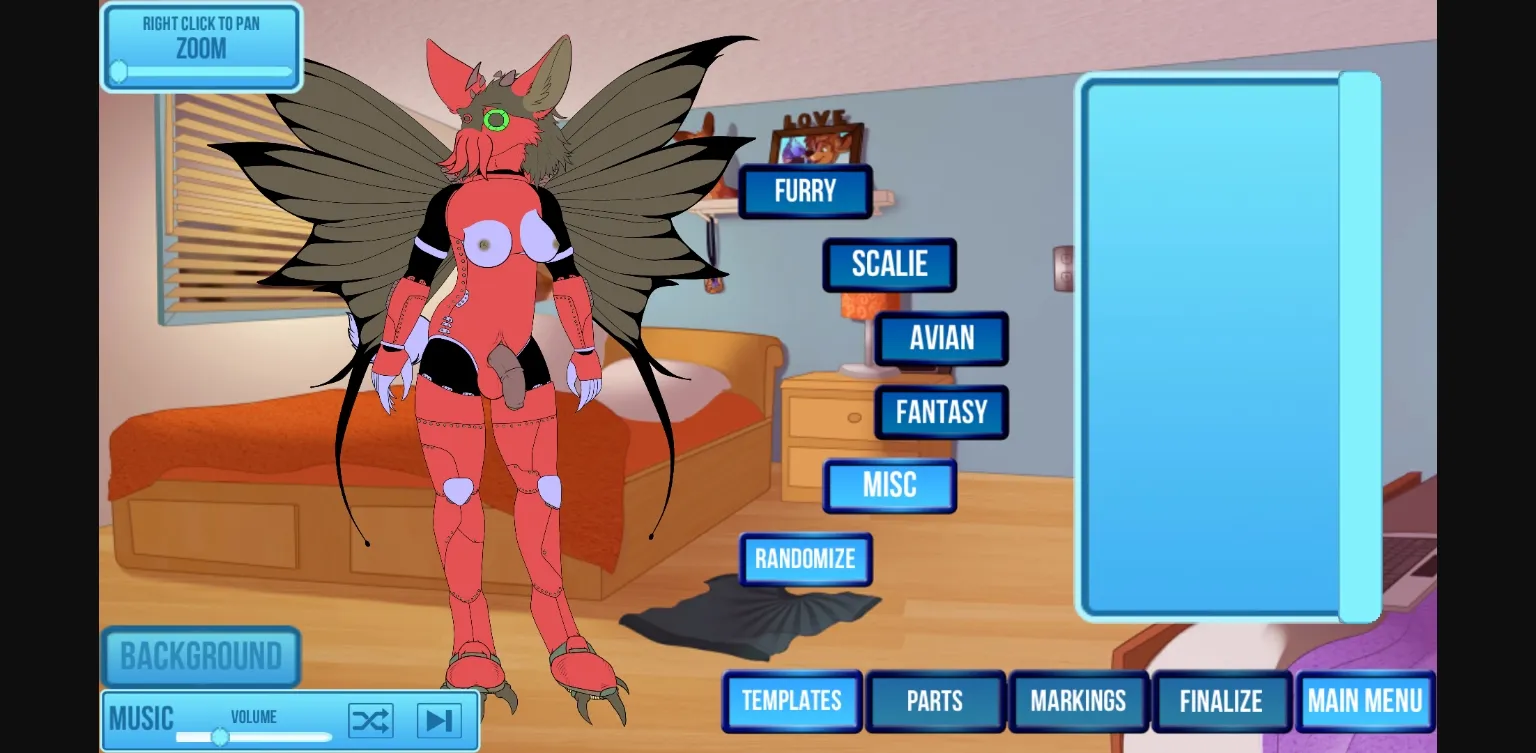
Task: Click RANDOMIZE to randomize the character
Action: point(805,560)
